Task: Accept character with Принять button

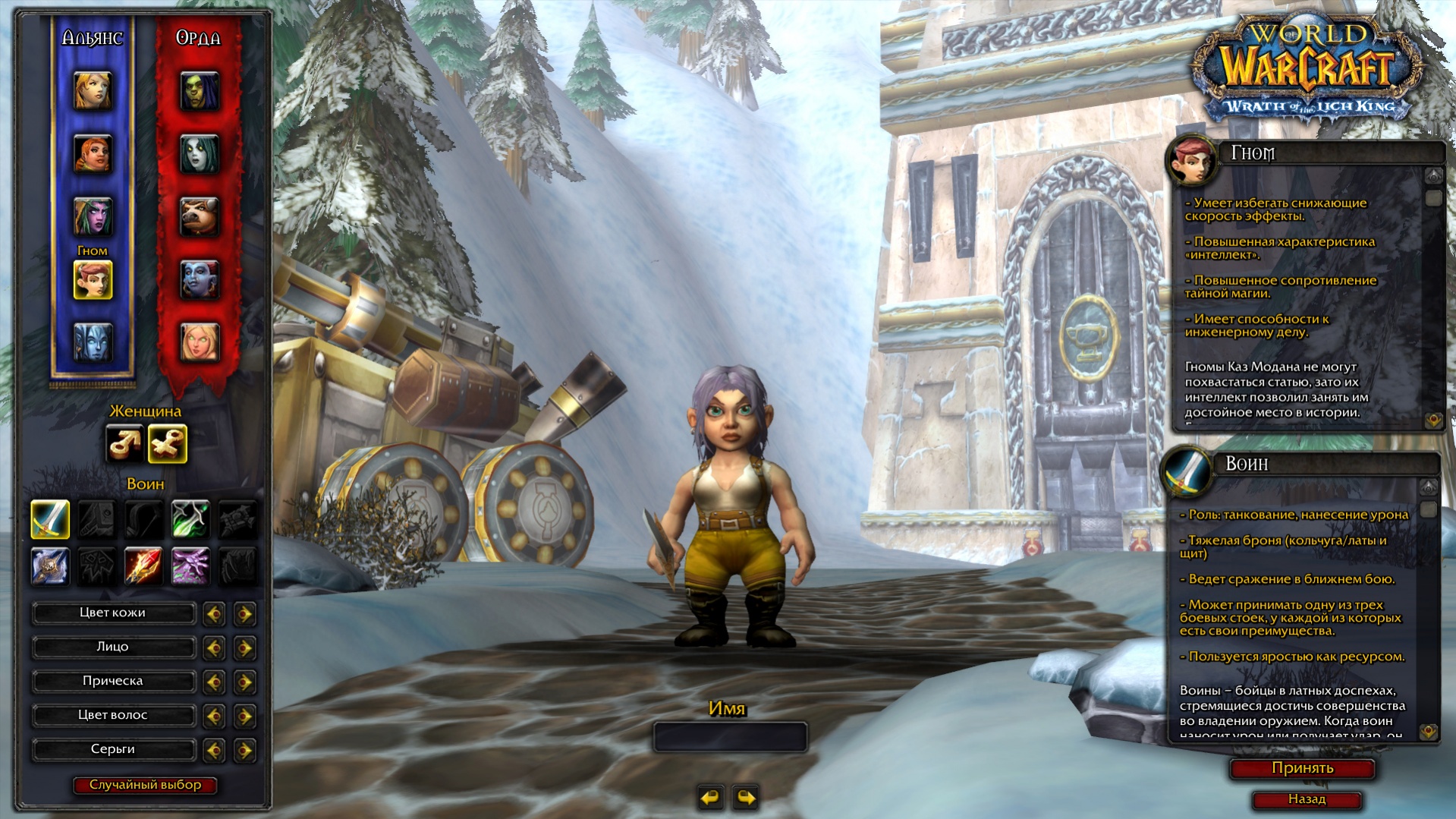Action: [1302, 768]
